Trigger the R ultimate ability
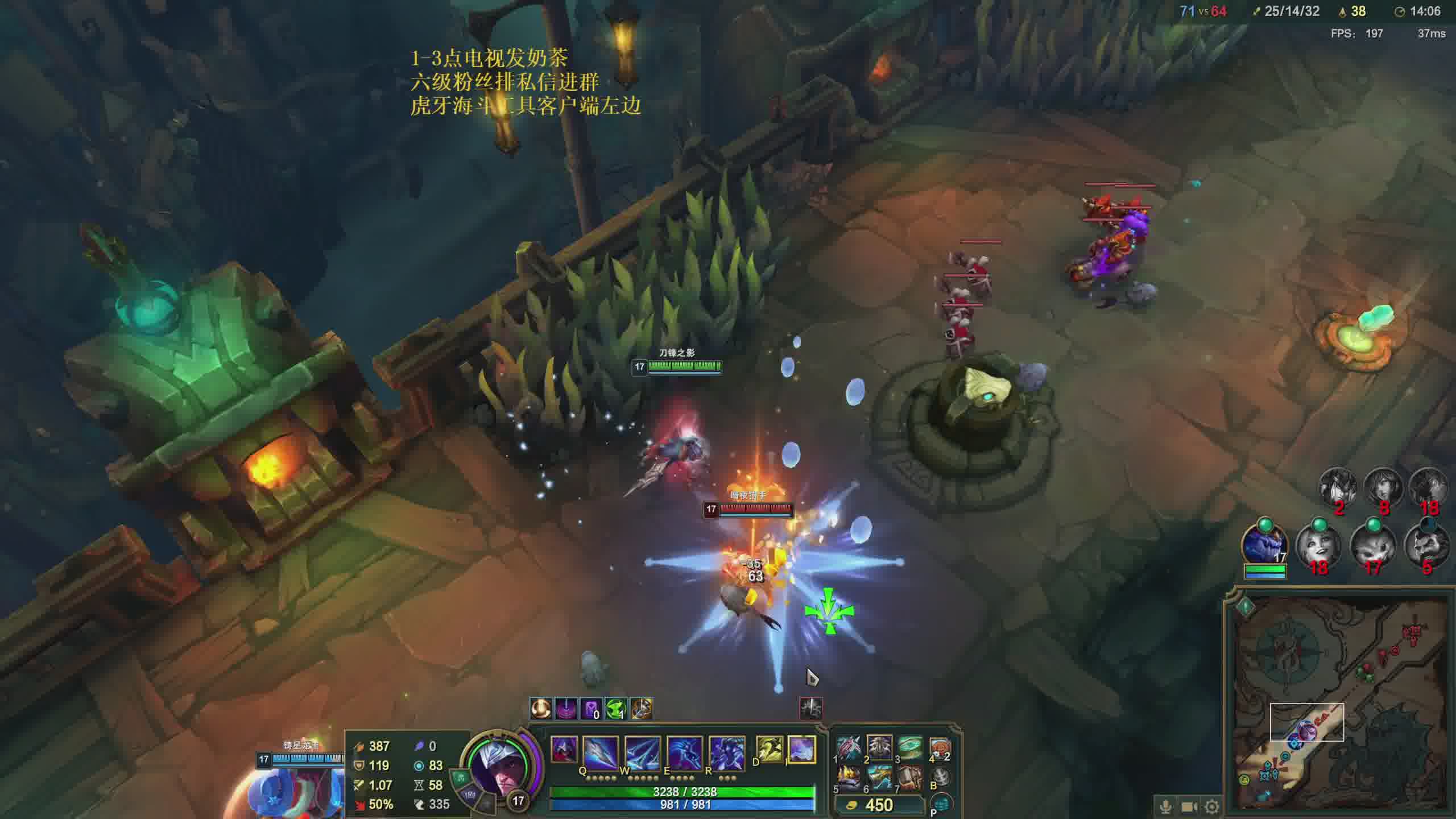 coord(726,753)
